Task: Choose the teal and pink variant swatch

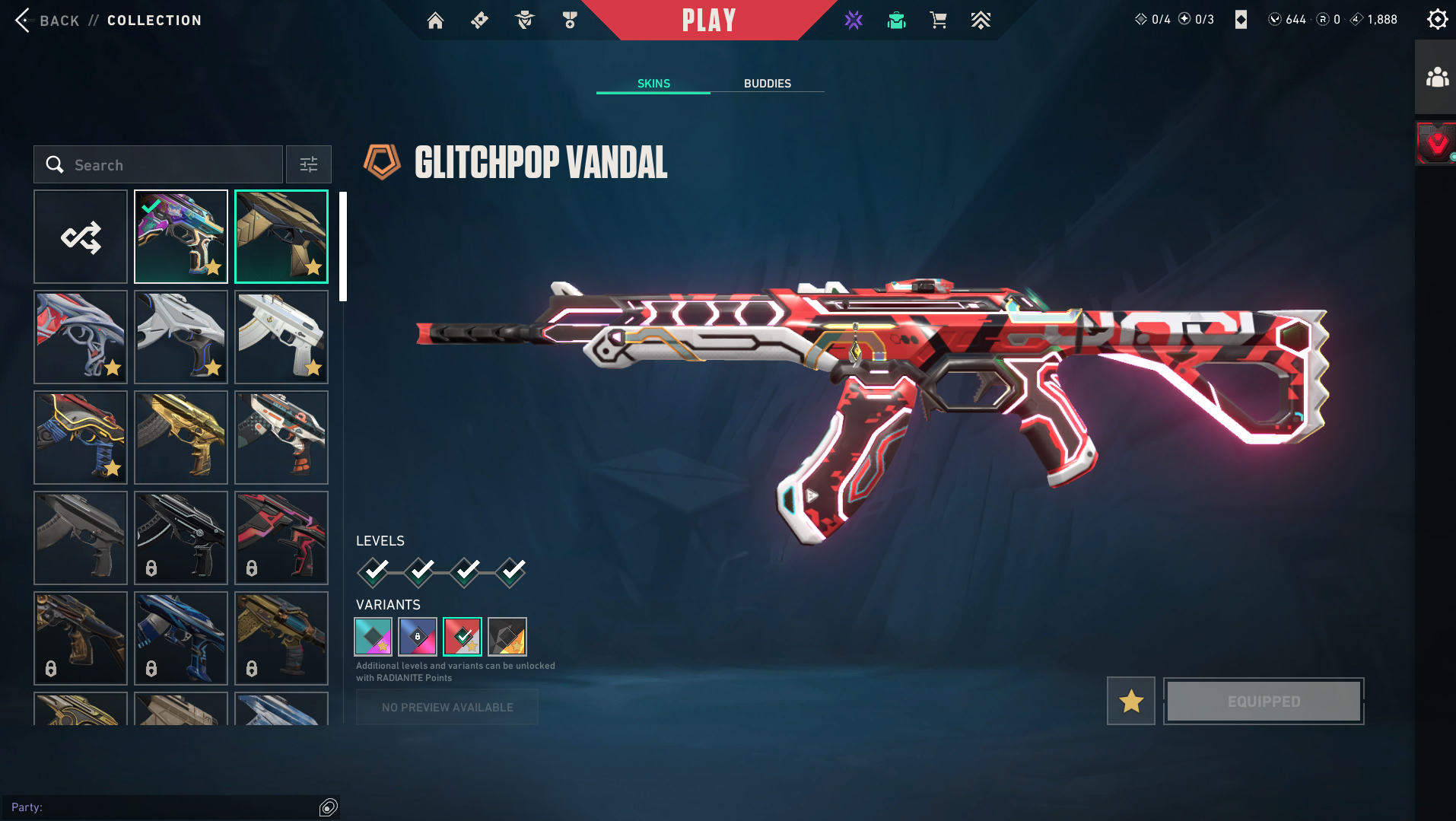Action: coord(374,637)
